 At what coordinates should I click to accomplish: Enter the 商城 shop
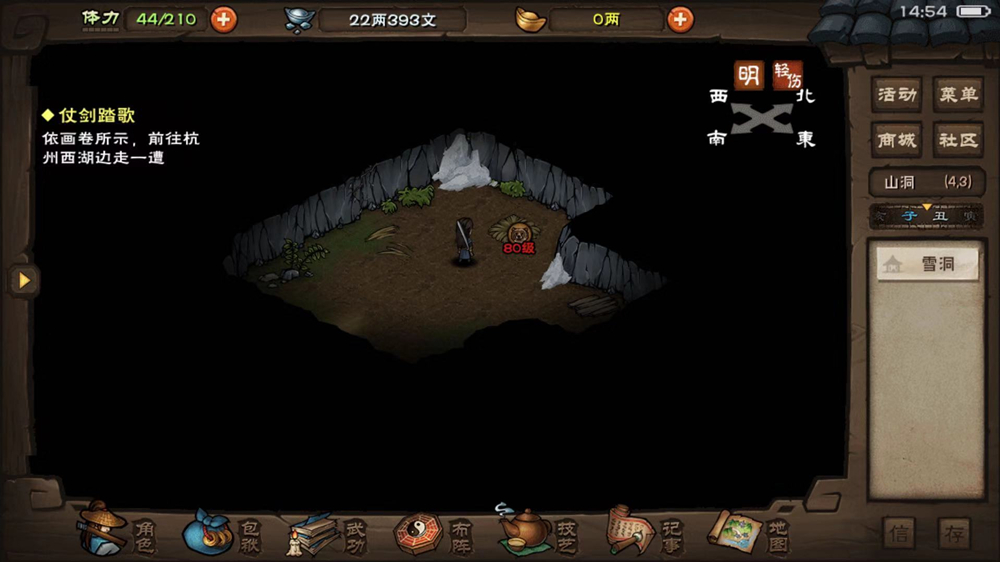click(897, 139)
